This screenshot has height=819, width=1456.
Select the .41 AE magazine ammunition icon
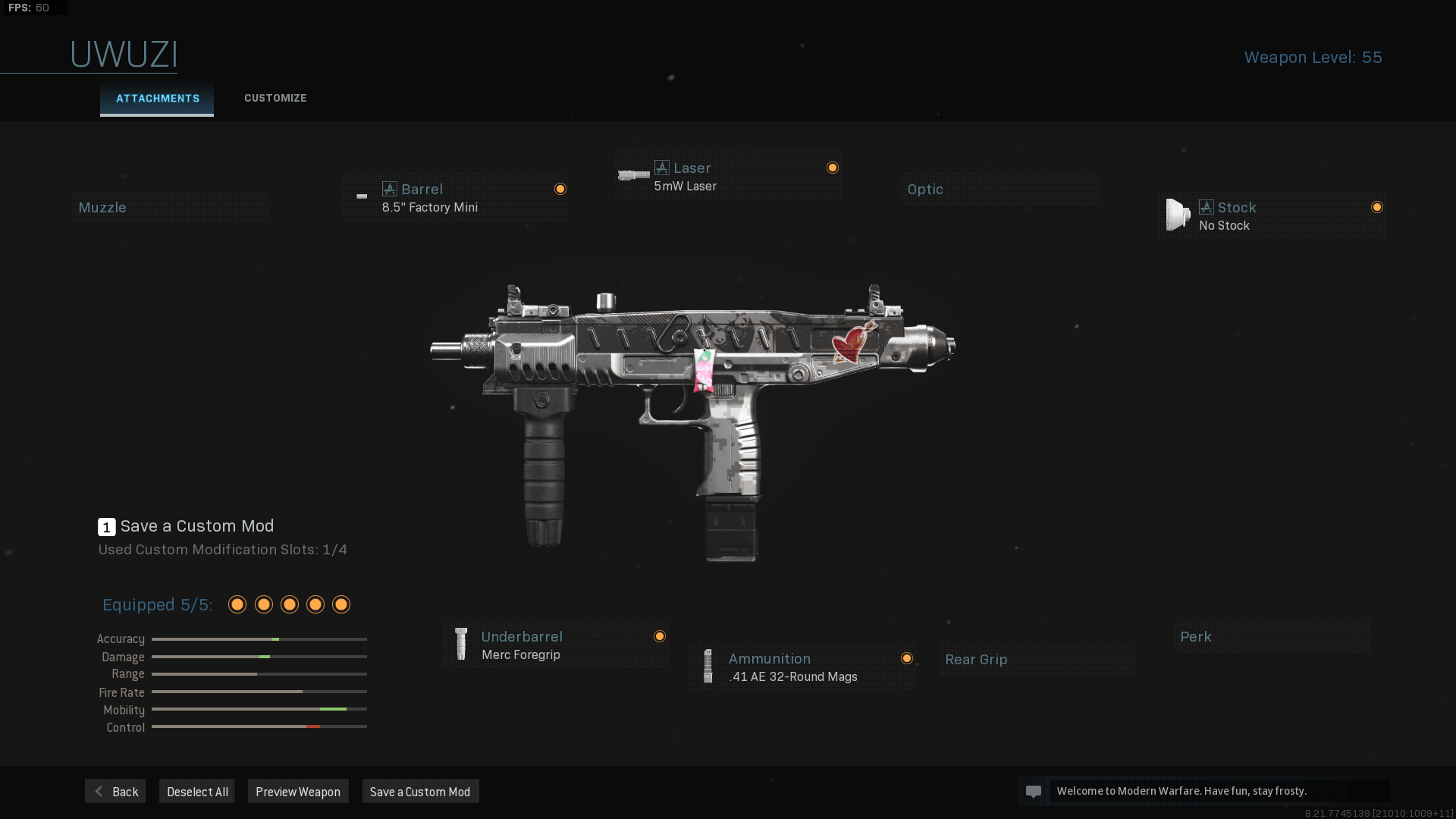click(x=708, y=666)
